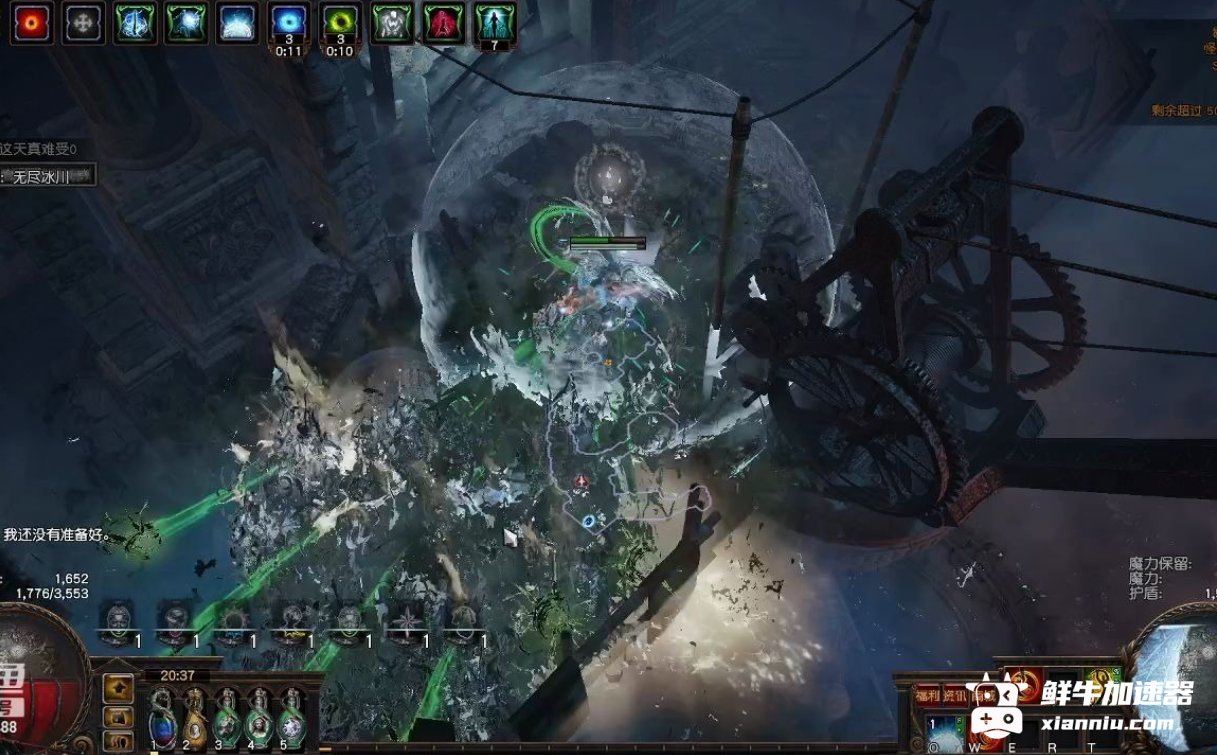Viewport: 1217px width, 755px height.
Task: Use the golden flask in slot 2
Action: [194, 720]
